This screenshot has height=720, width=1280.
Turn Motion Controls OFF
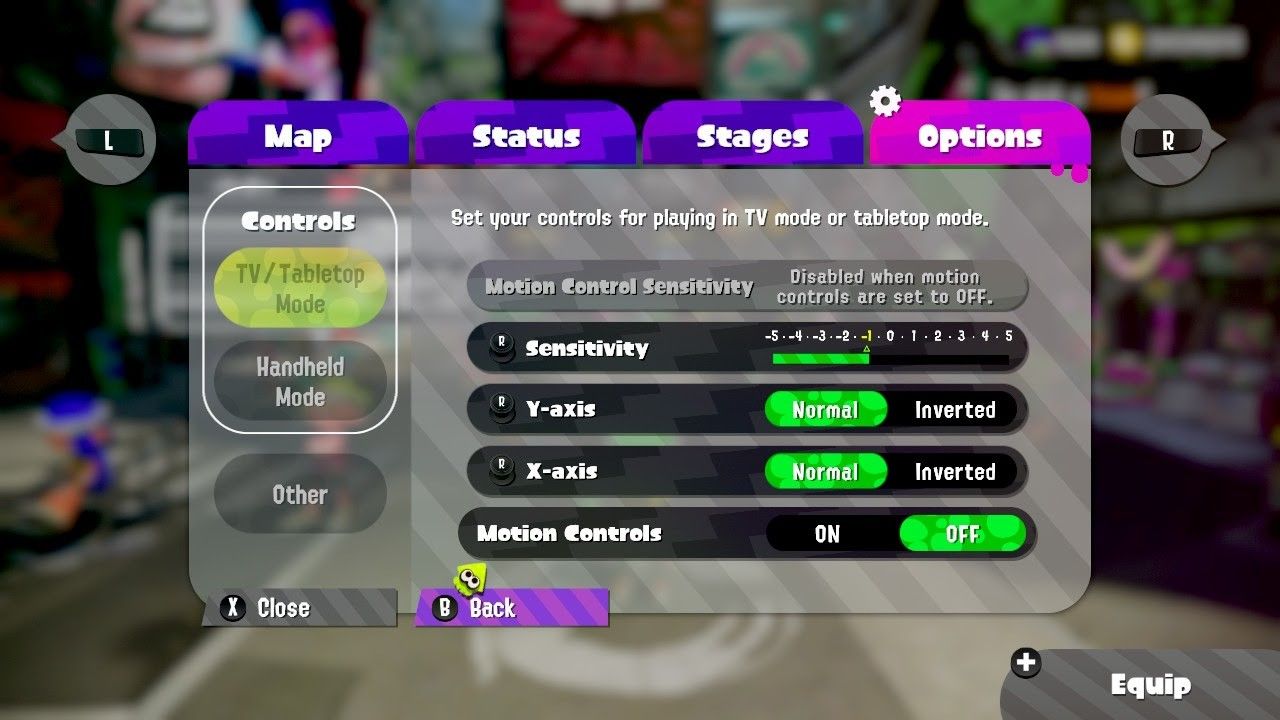pyautogui.click(x=962, y=534)
